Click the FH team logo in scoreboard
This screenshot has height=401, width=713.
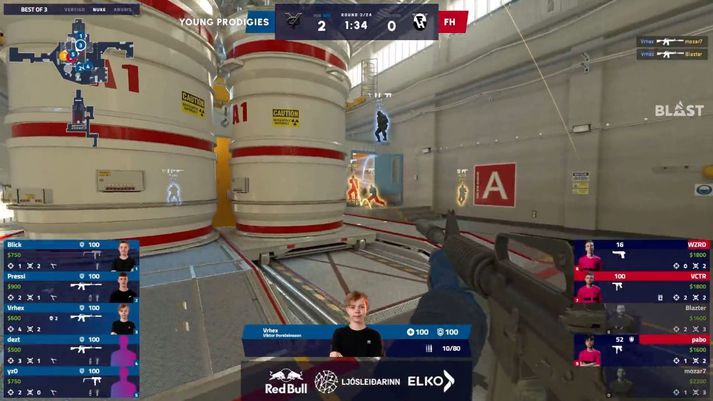click(421, 21)
